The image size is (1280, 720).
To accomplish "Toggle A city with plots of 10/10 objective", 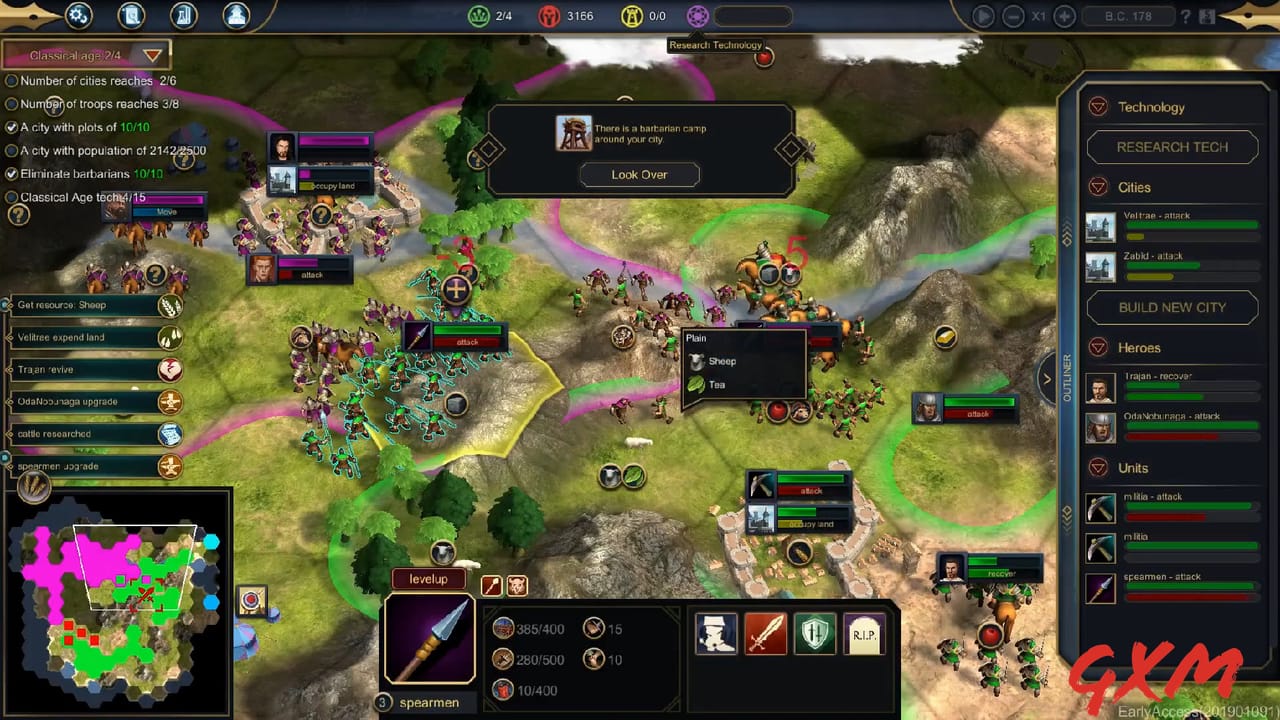I will (10, 127).
